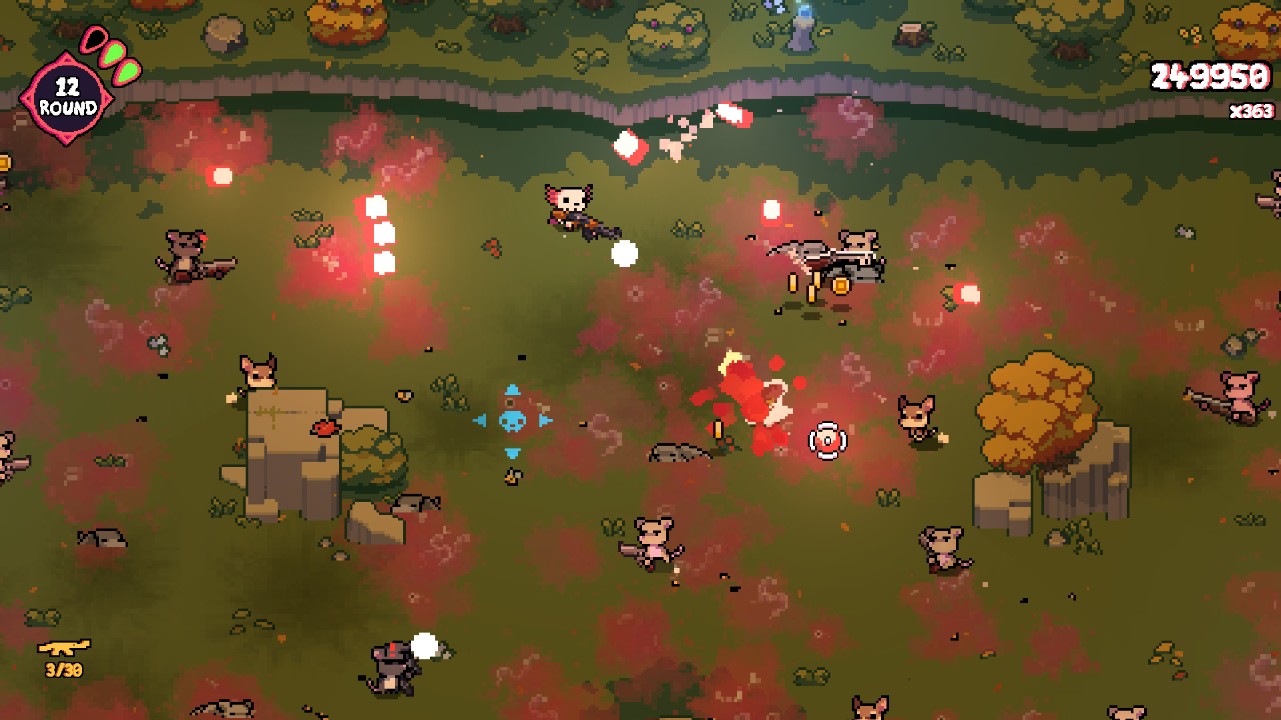Select the Round 12 badge
The width and height of the screenshot is (1281, 720).
coord(67,98)
